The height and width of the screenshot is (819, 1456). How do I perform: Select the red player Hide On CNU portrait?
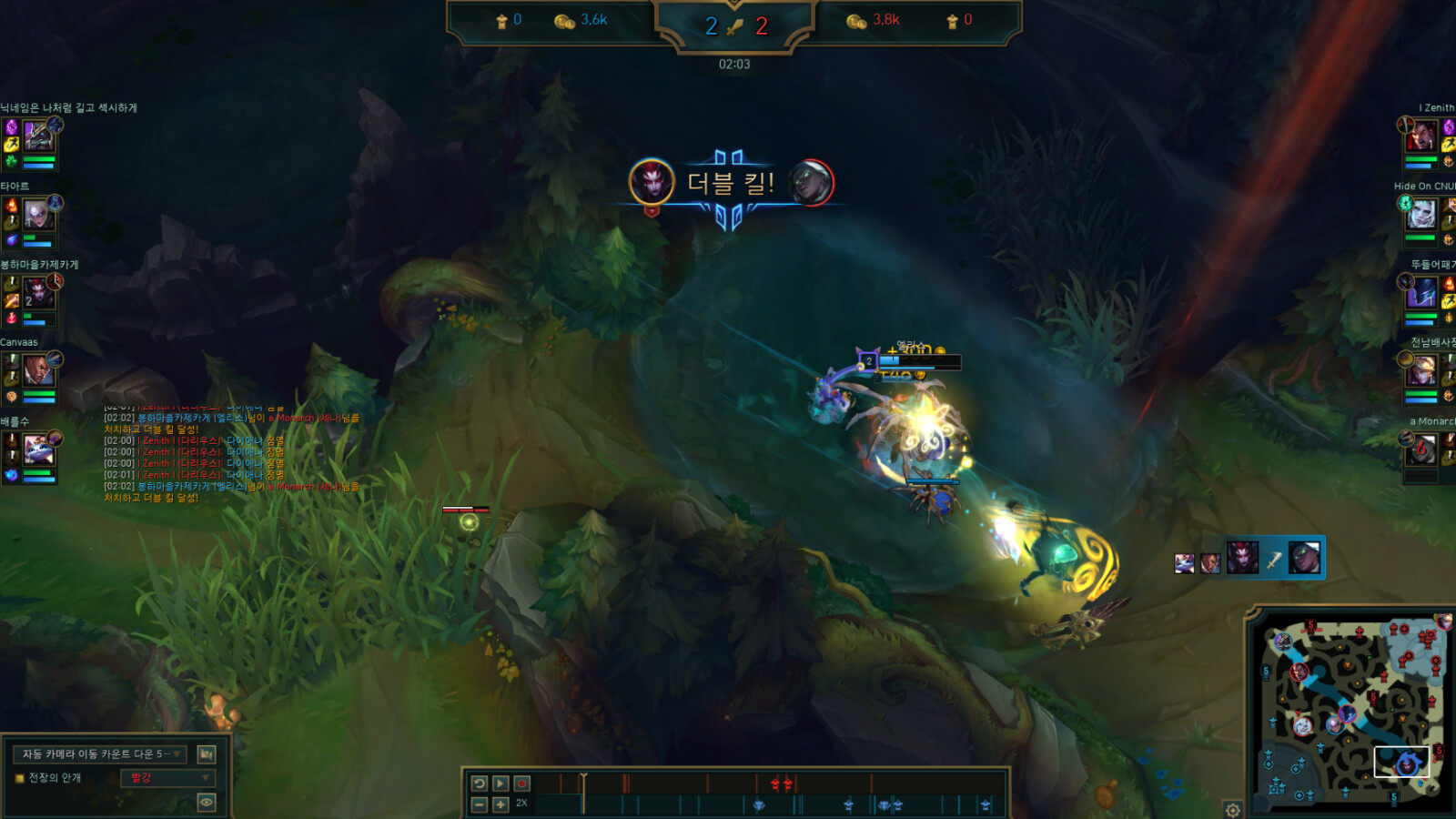click(1422, 214)
